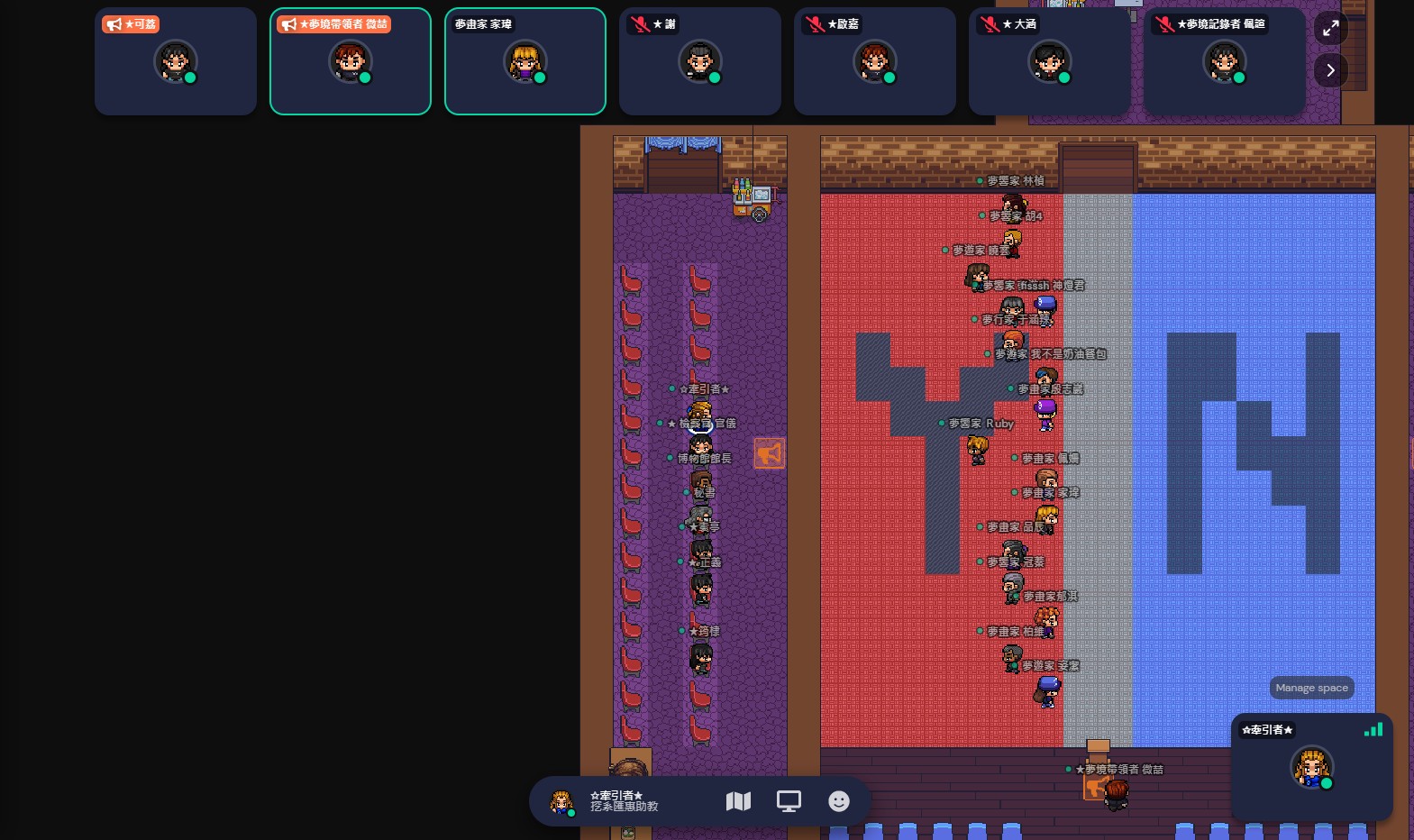This screenshot has height=840, width=1414.
Task: Start screen sharing with the monitor icon
Action: coord(789,801)
